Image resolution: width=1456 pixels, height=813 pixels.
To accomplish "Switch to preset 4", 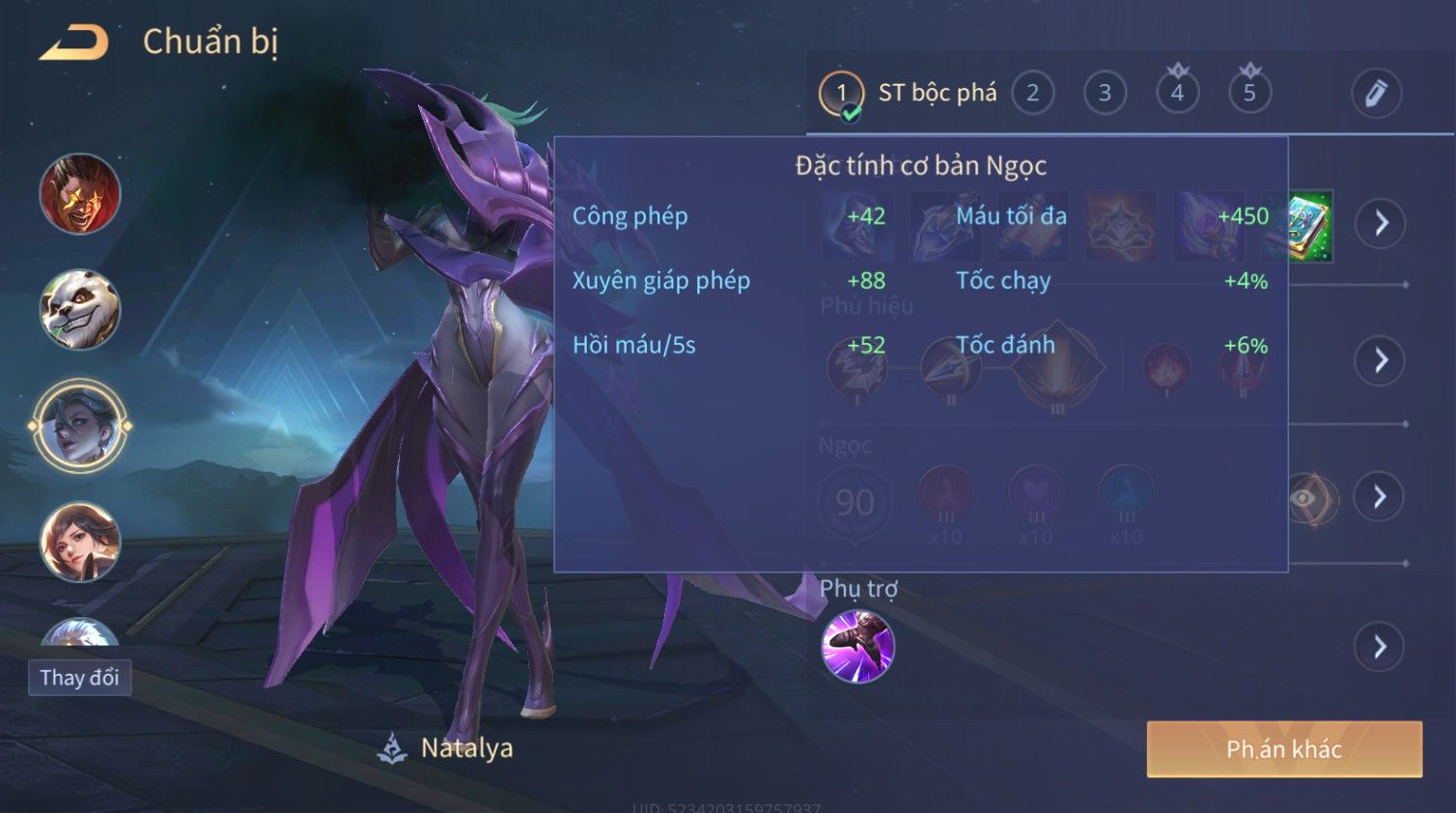I will coord(1177,94).
